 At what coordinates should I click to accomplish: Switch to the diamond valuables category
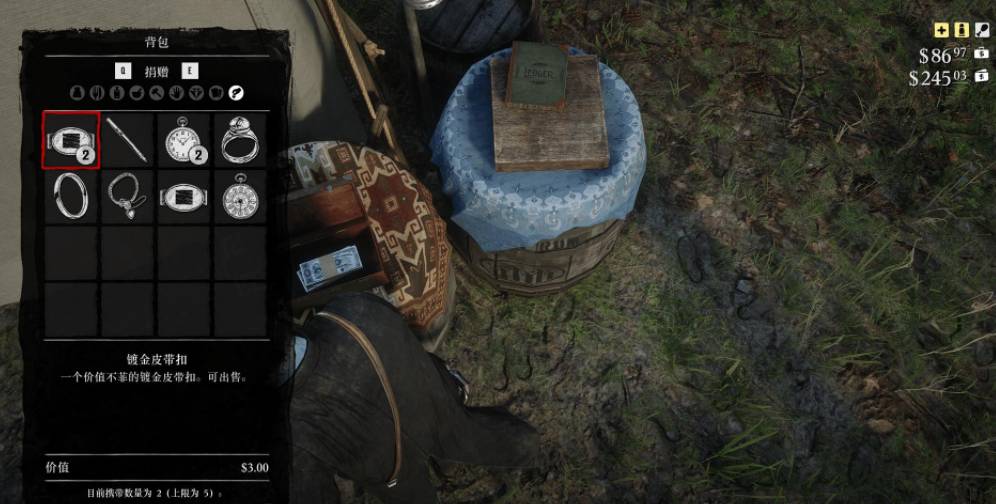[197, 94]
